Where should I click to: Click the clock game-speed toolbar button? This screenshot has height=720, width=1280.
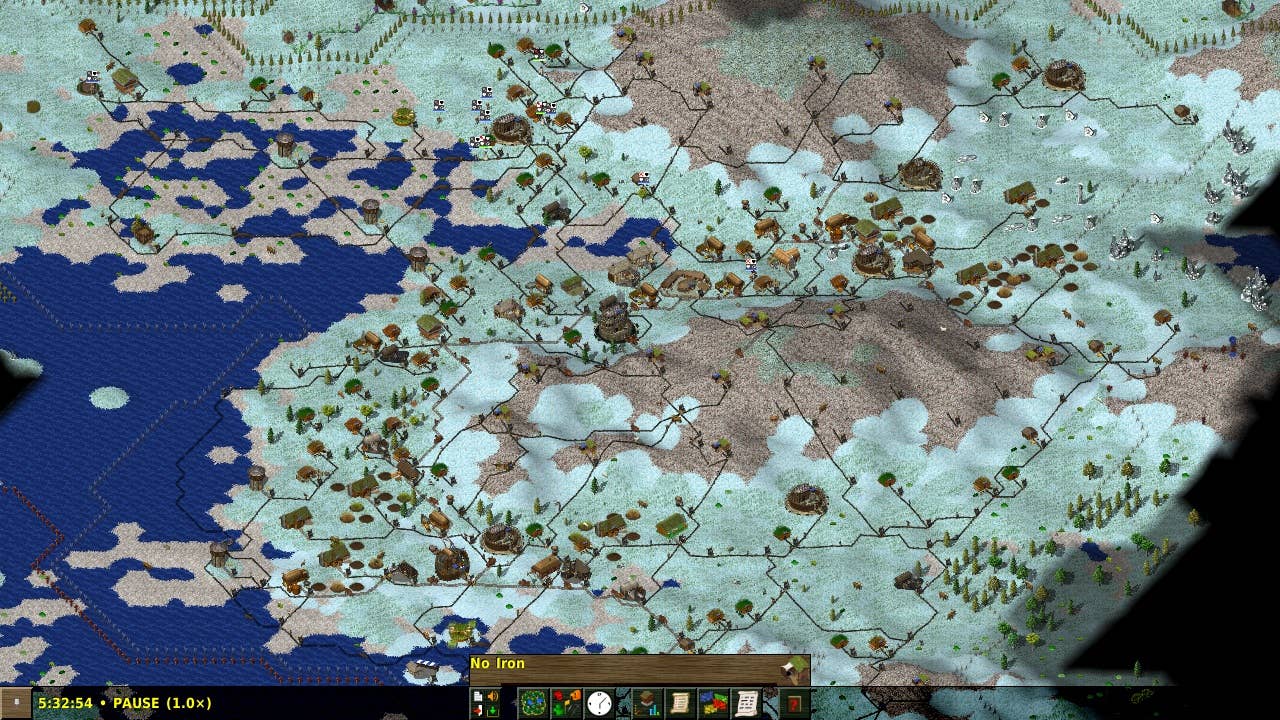pyautogui.click(x=599, y=702)
